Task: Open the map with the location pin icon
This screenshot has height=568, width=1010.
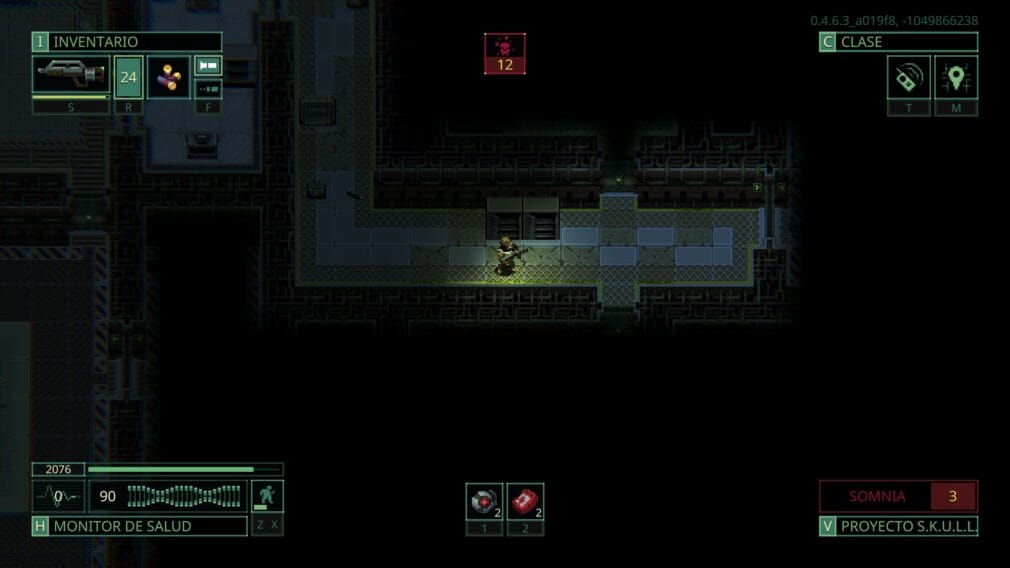Action: pos(956,77)
